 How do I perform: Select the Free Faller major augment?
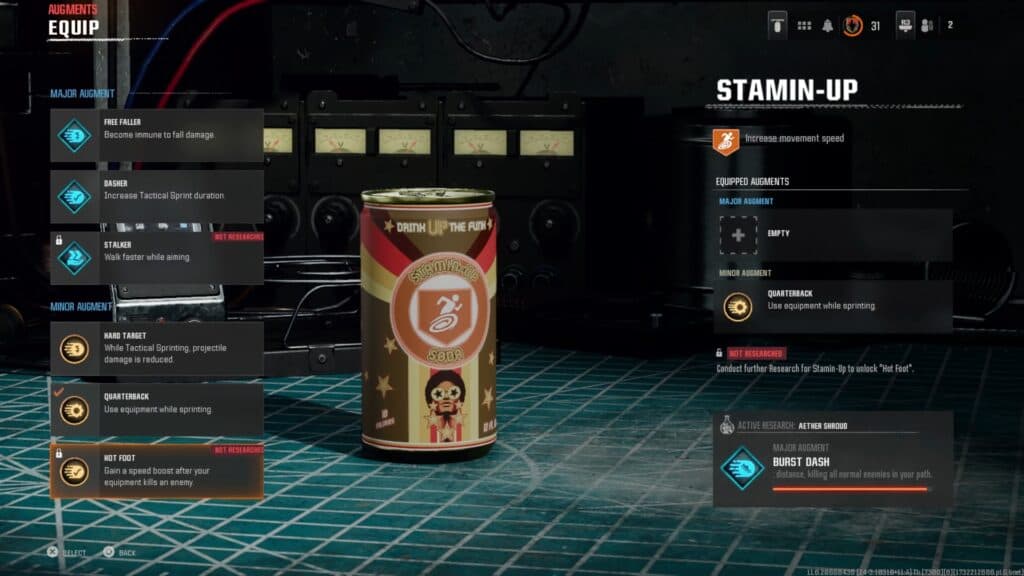point(157,135)
